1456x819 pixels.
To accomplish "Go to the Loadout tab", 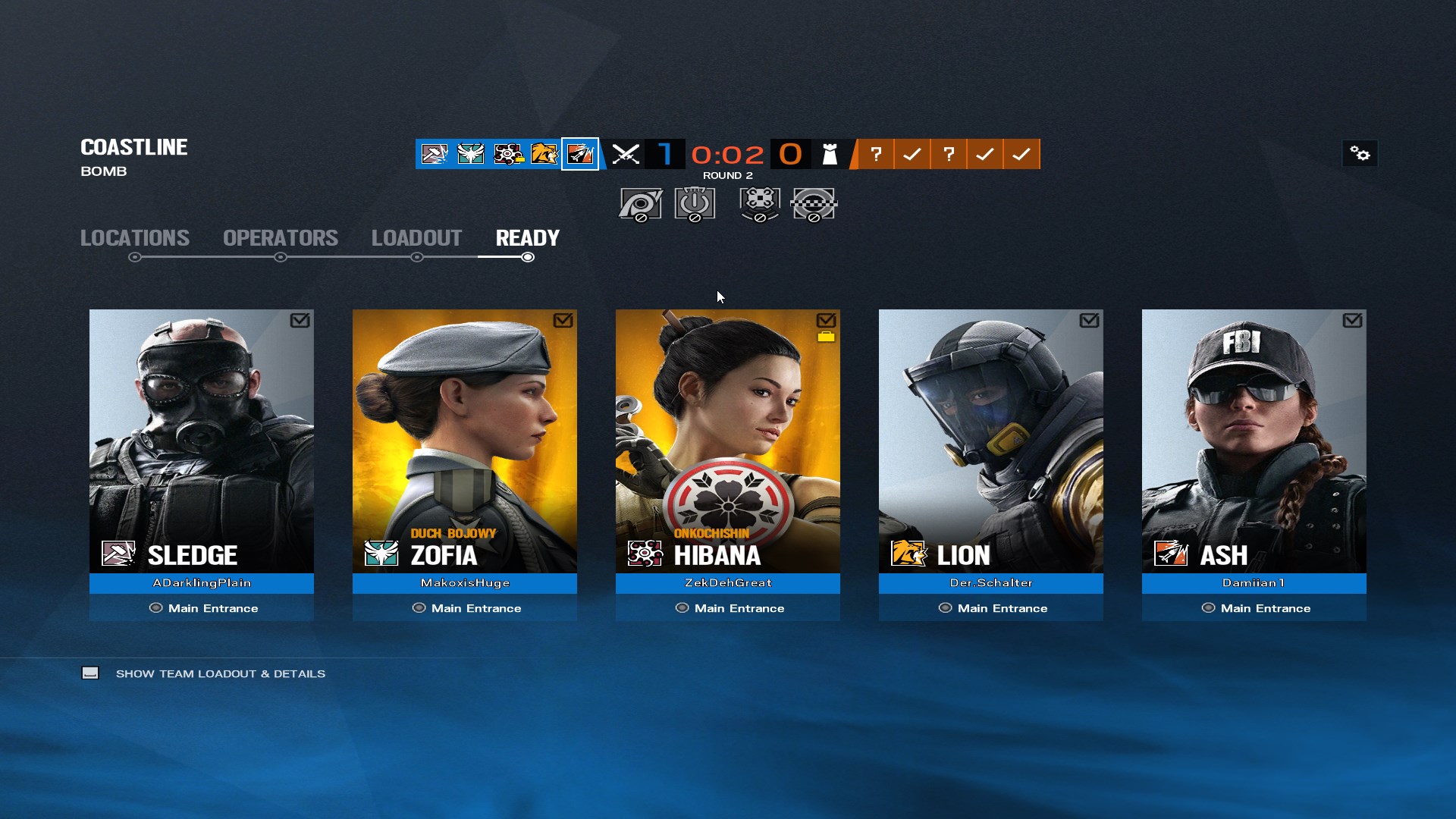I will click(x=416, y=238).
